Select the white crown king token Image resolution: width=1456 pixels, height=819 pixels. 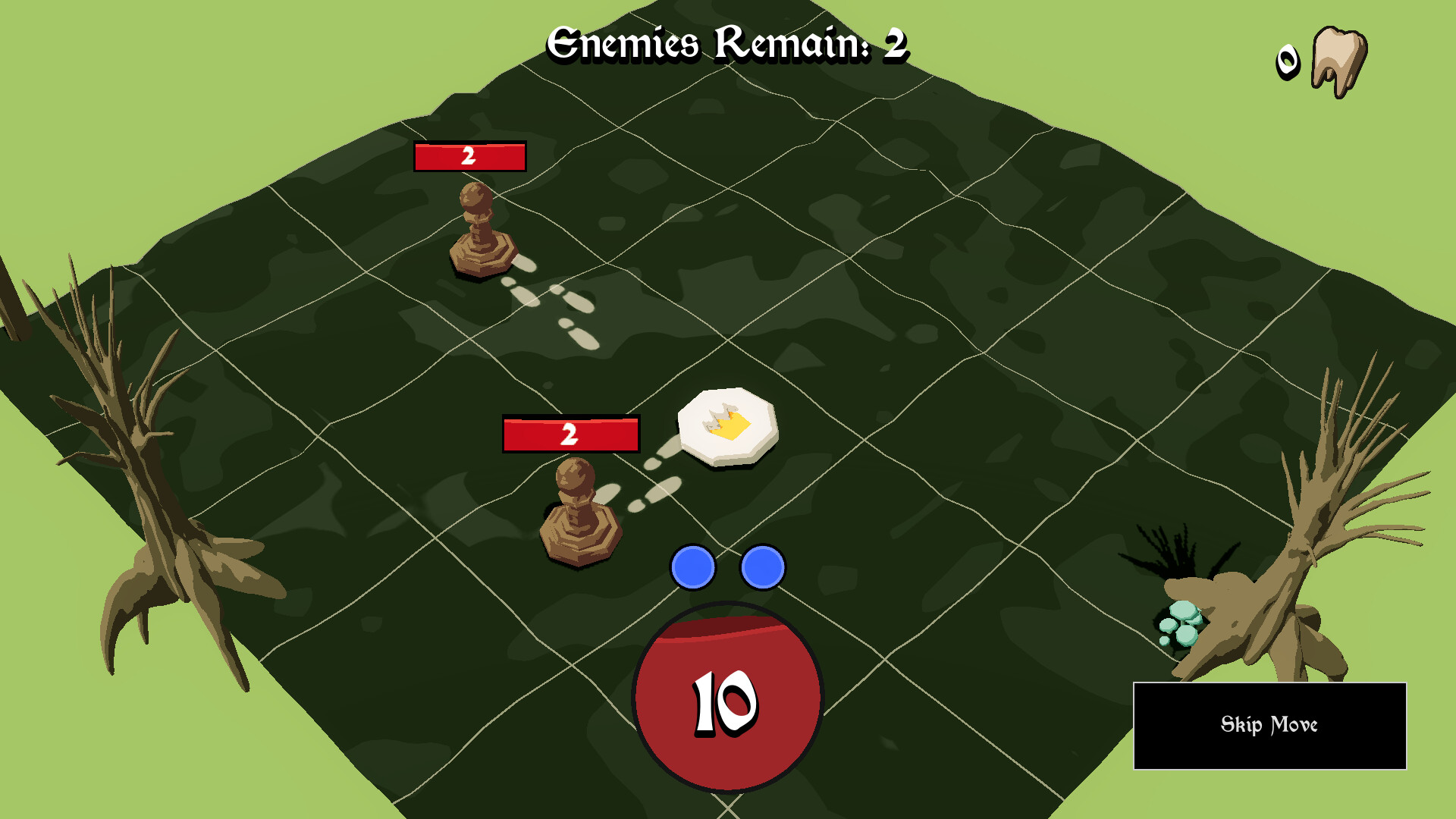tap(727, 425)
